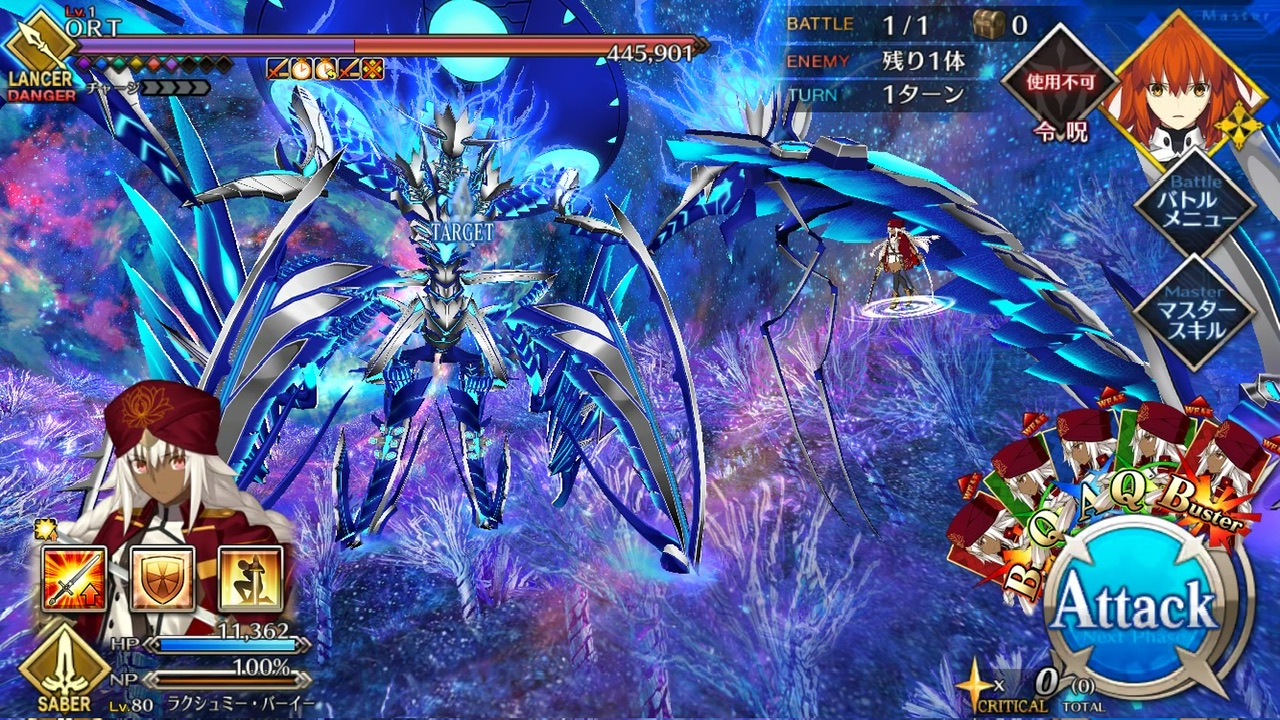Activate the sword attack-up skill icon
The height and width of the screenshot is (720, 1280).
[74, 579]
